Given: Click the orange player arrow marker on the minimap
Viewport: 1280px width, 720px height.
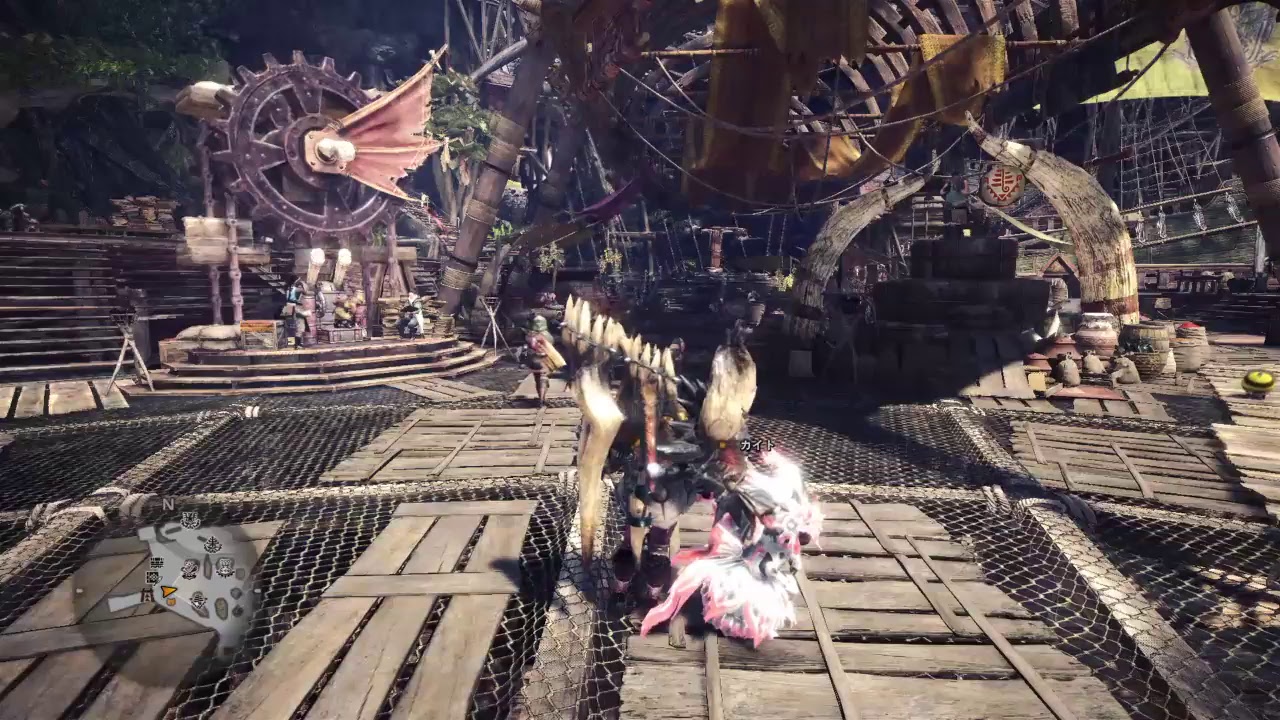Looking at the screenshot, I should click(x=168, y=591).
